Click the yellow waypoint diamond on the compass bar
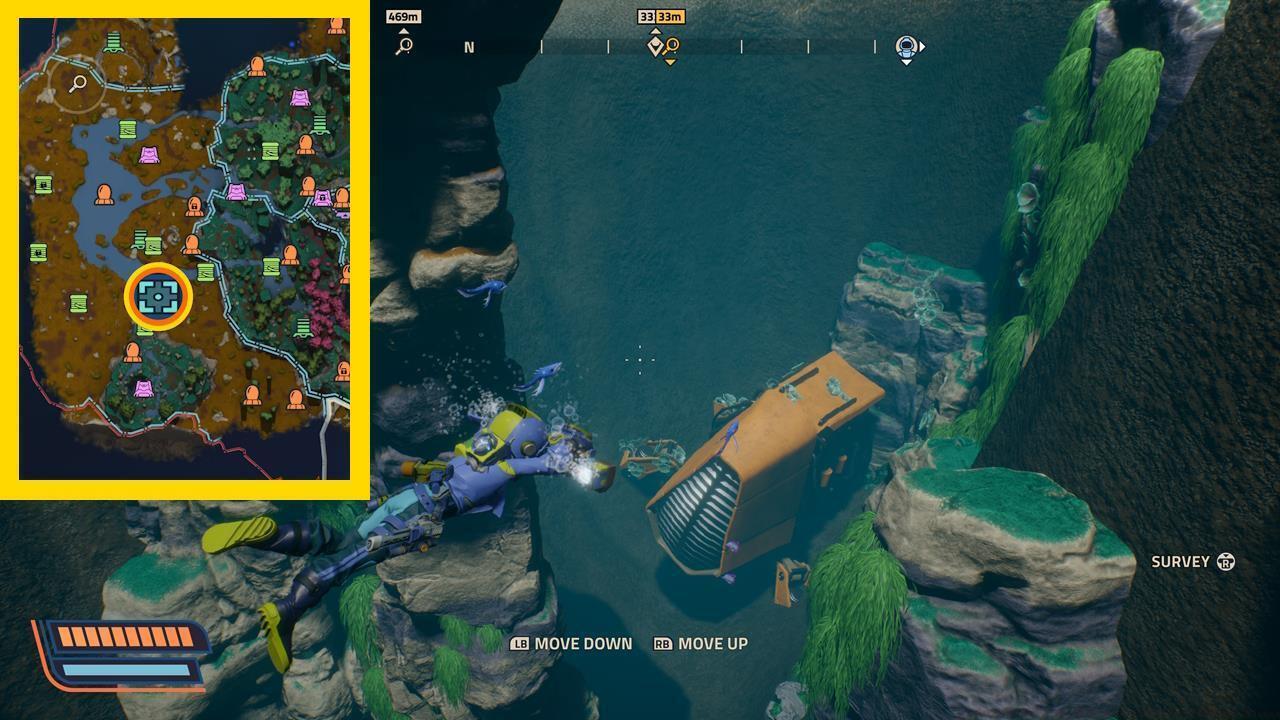Image resolution: width=1280 pixels, height=720 pixels. click(655, 45)
